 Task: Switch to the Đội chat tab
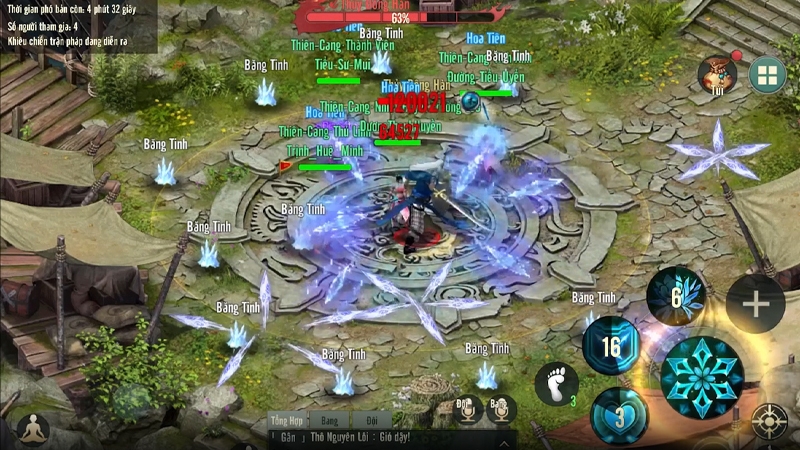pos(371,420)
